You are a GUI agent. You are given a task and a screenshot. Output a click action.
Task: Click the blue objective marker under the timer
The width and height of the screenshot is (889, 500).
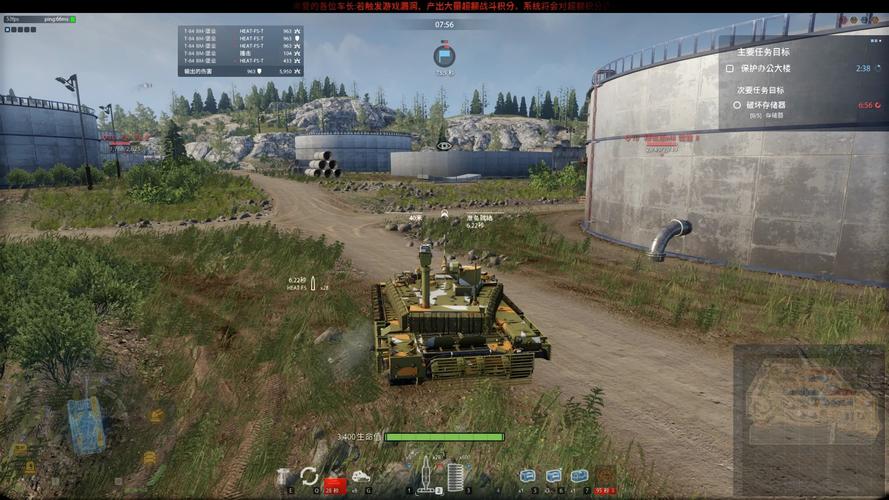coord(445,54)
